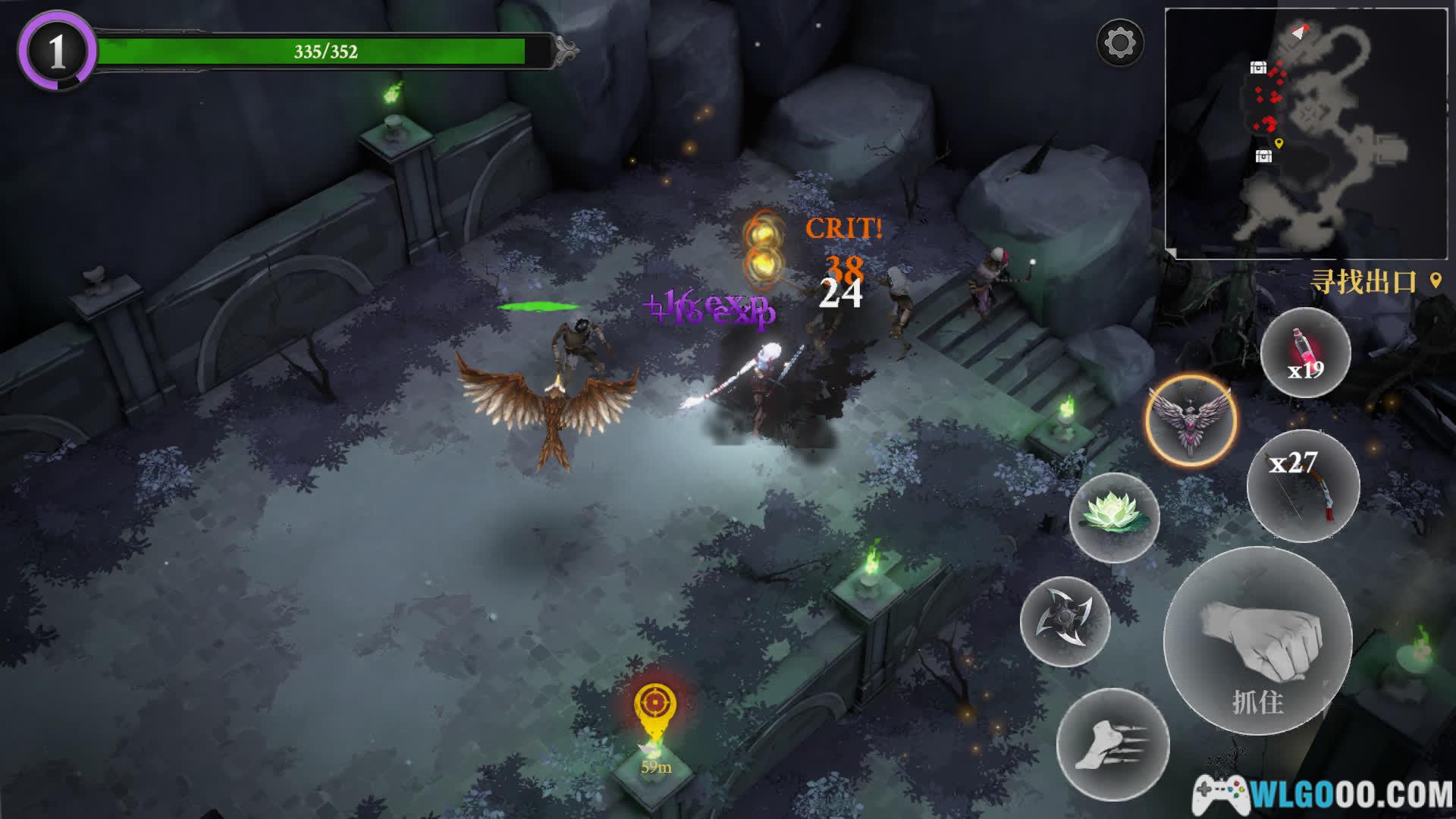
Task: Tap the level 1 player badge
Action: (57, 52)
